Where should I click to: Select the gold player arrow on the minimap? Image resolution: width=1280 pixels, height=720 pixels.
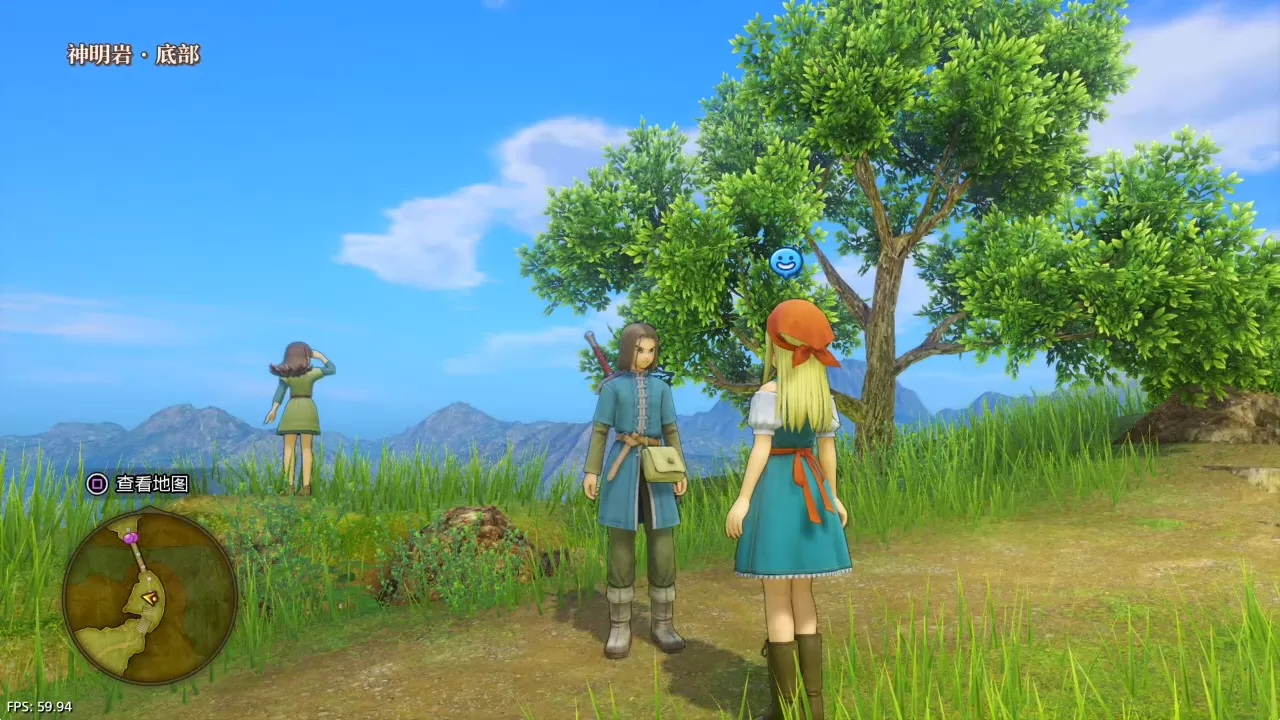click(150, 598)
